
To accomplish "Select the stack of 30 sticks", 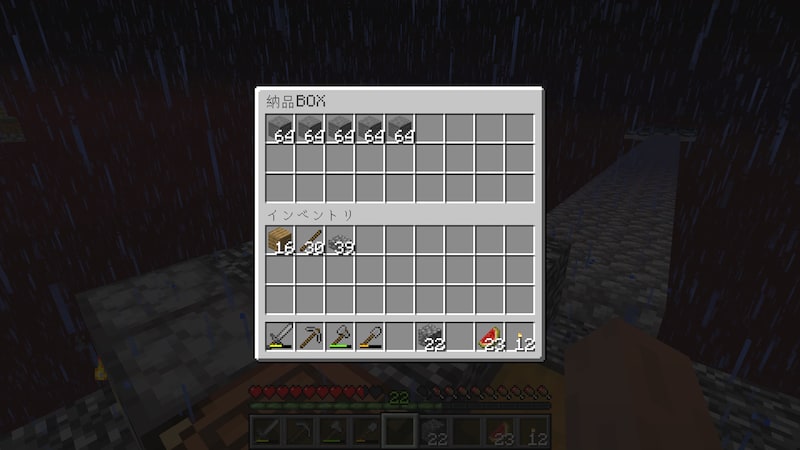I will (x=310, y=240).
